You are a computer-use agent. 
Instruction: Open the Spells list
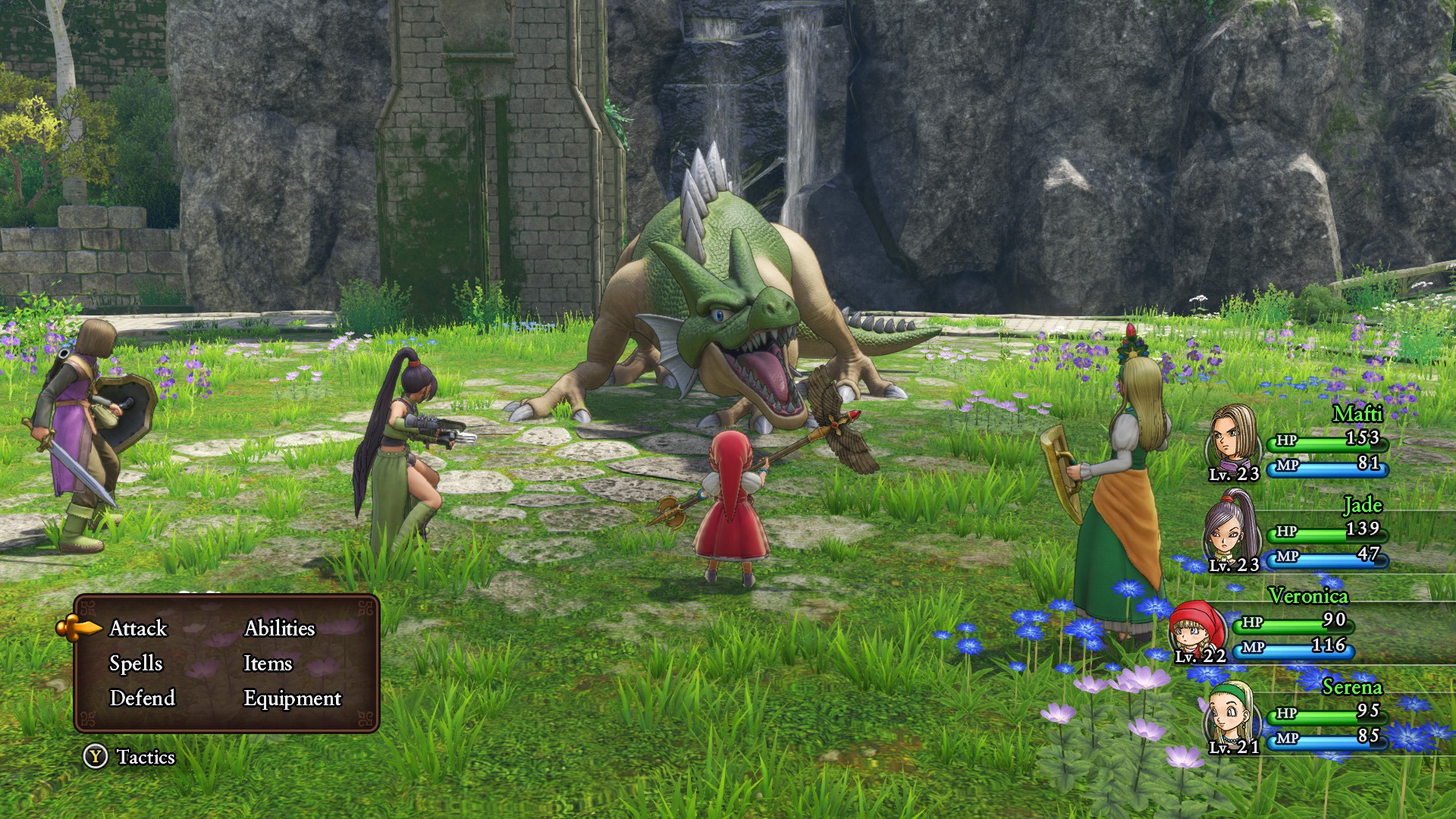(x=136, y=664)
